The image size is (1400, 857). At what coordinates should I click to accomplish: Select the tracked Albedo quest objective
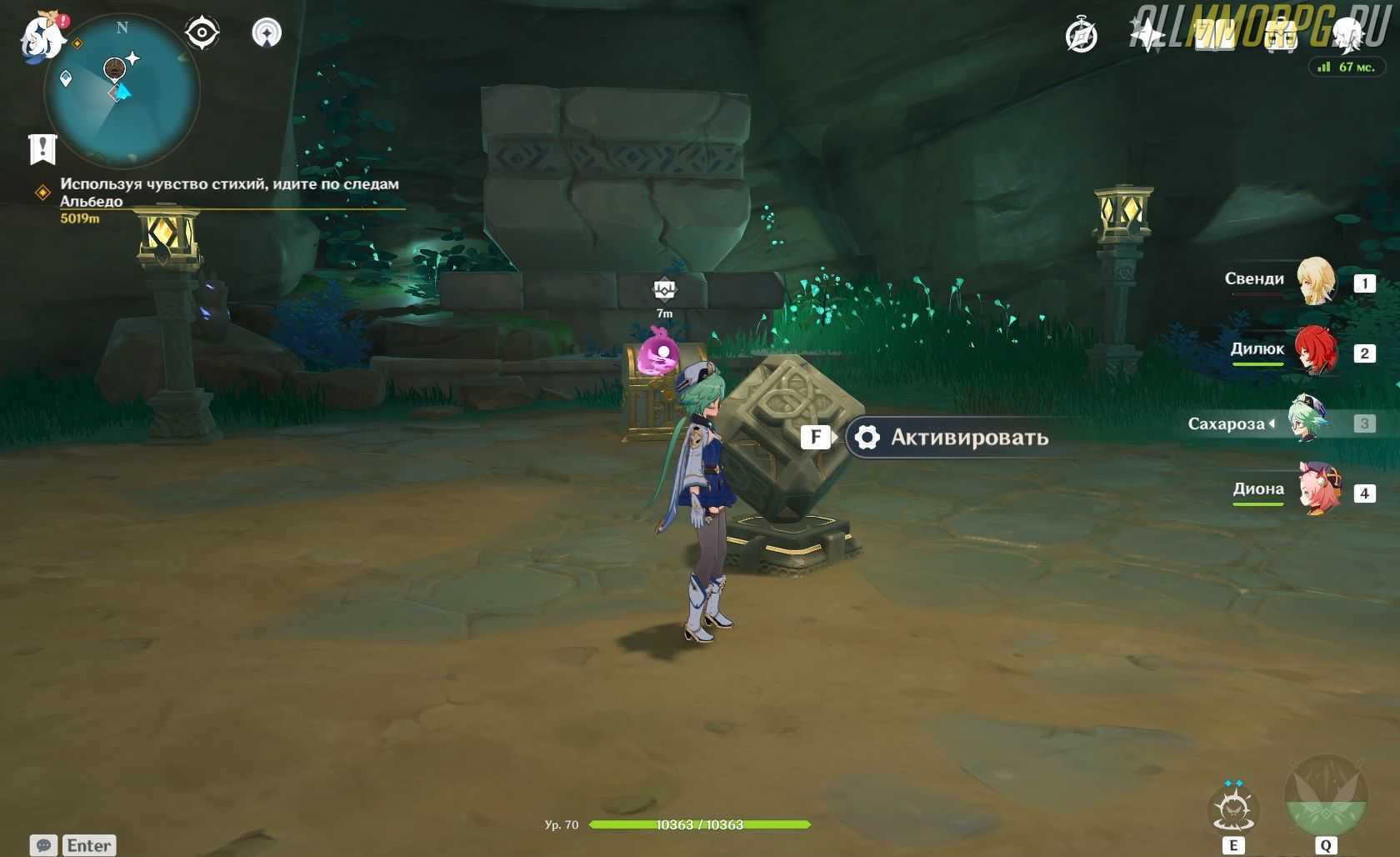click(x=228, y=193)
